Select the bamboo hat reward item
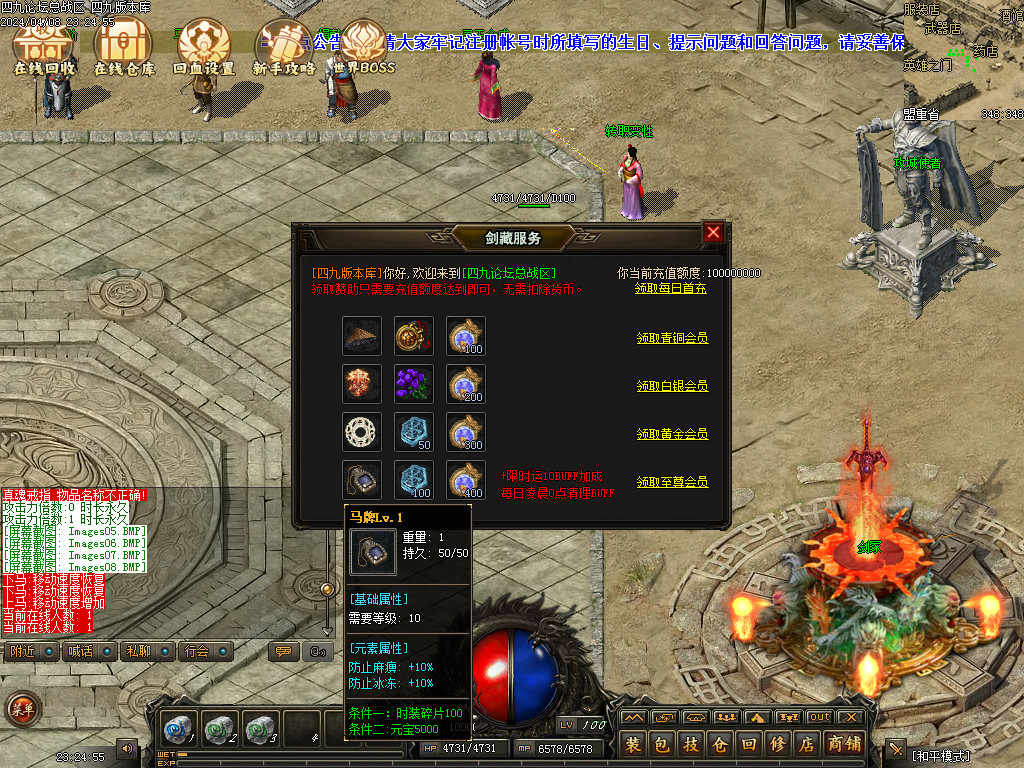 (x=362, y=337)
